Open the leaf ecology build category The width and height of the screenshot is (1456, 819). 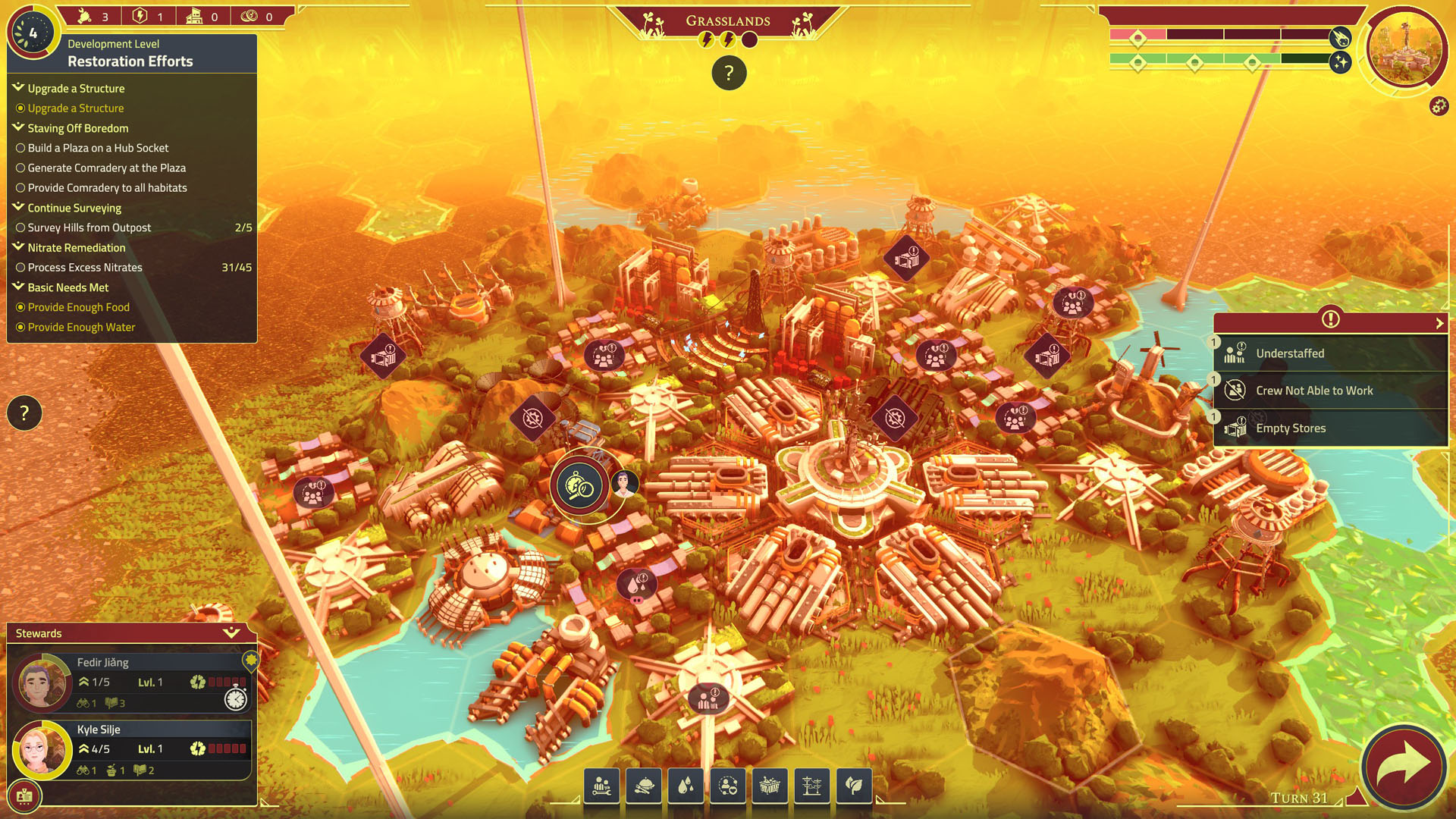[x=853, y=786]
